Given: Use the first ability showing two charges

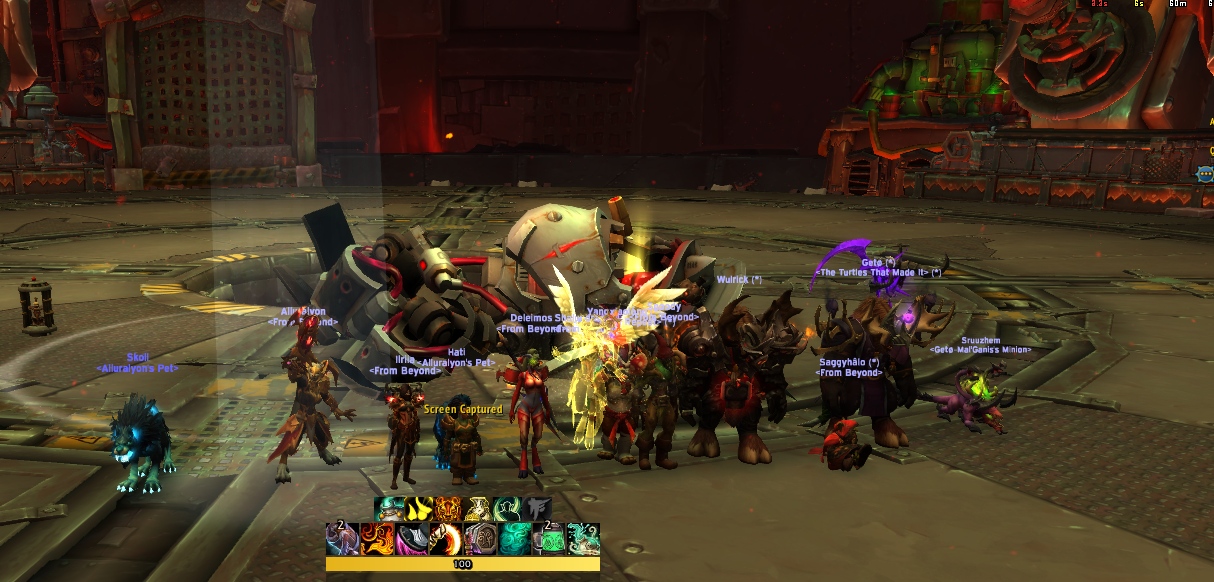Looking at the screenshot, I should tap(343, 539).
